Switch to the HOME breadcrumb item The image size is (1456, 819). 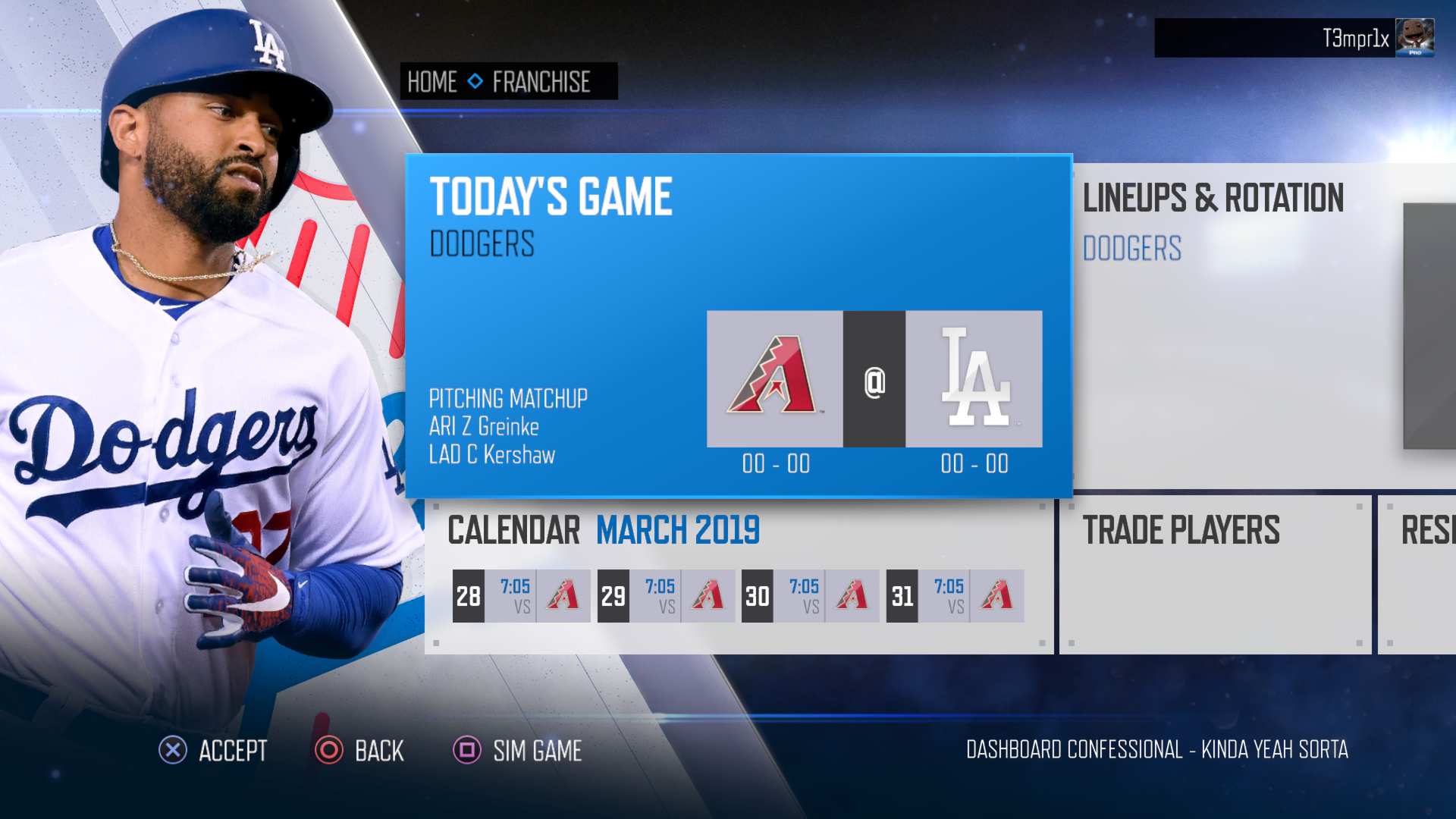point(432,82)
